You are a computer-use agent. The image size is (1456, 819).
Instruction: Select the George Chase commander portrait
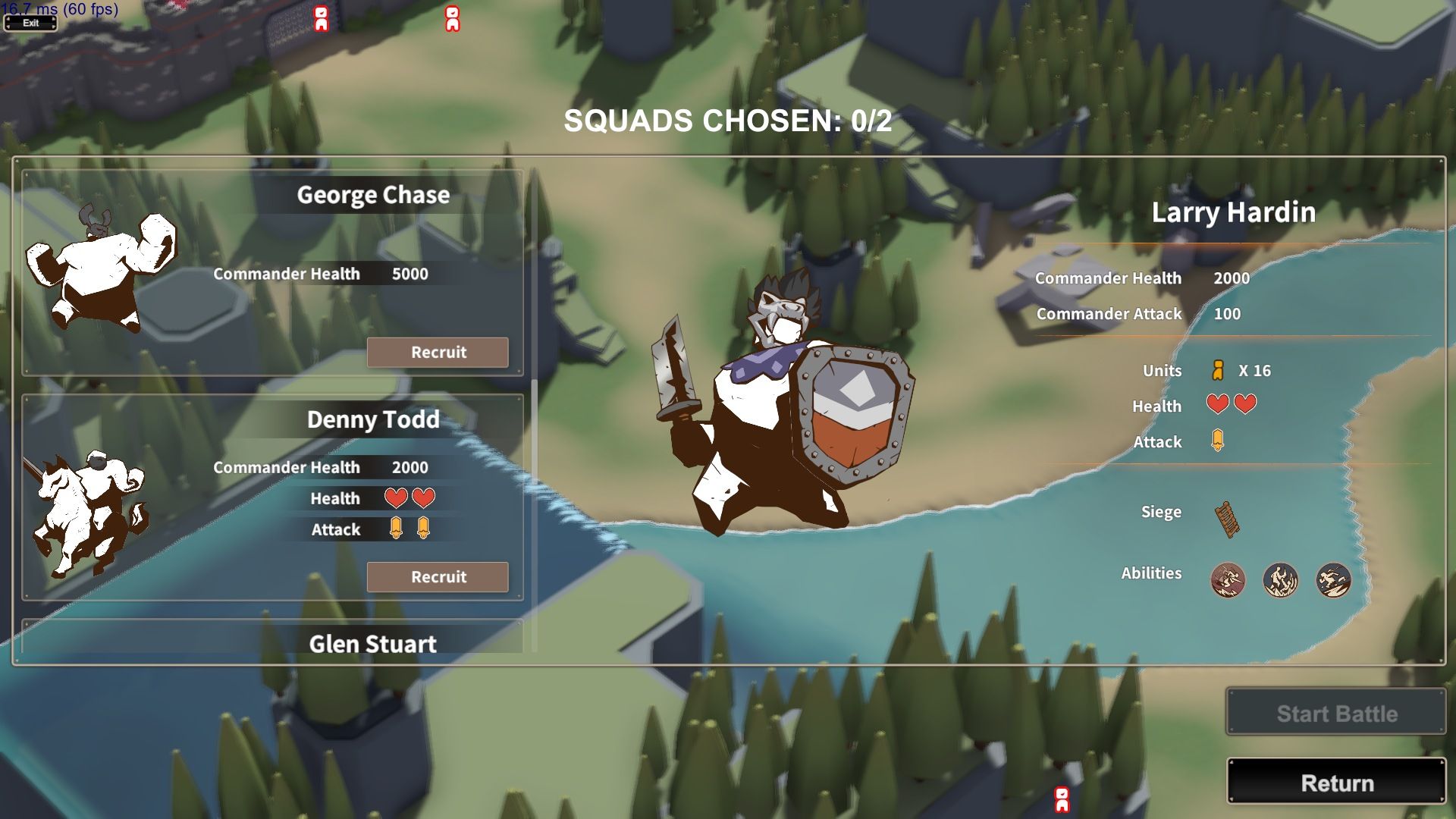[100, 269]
